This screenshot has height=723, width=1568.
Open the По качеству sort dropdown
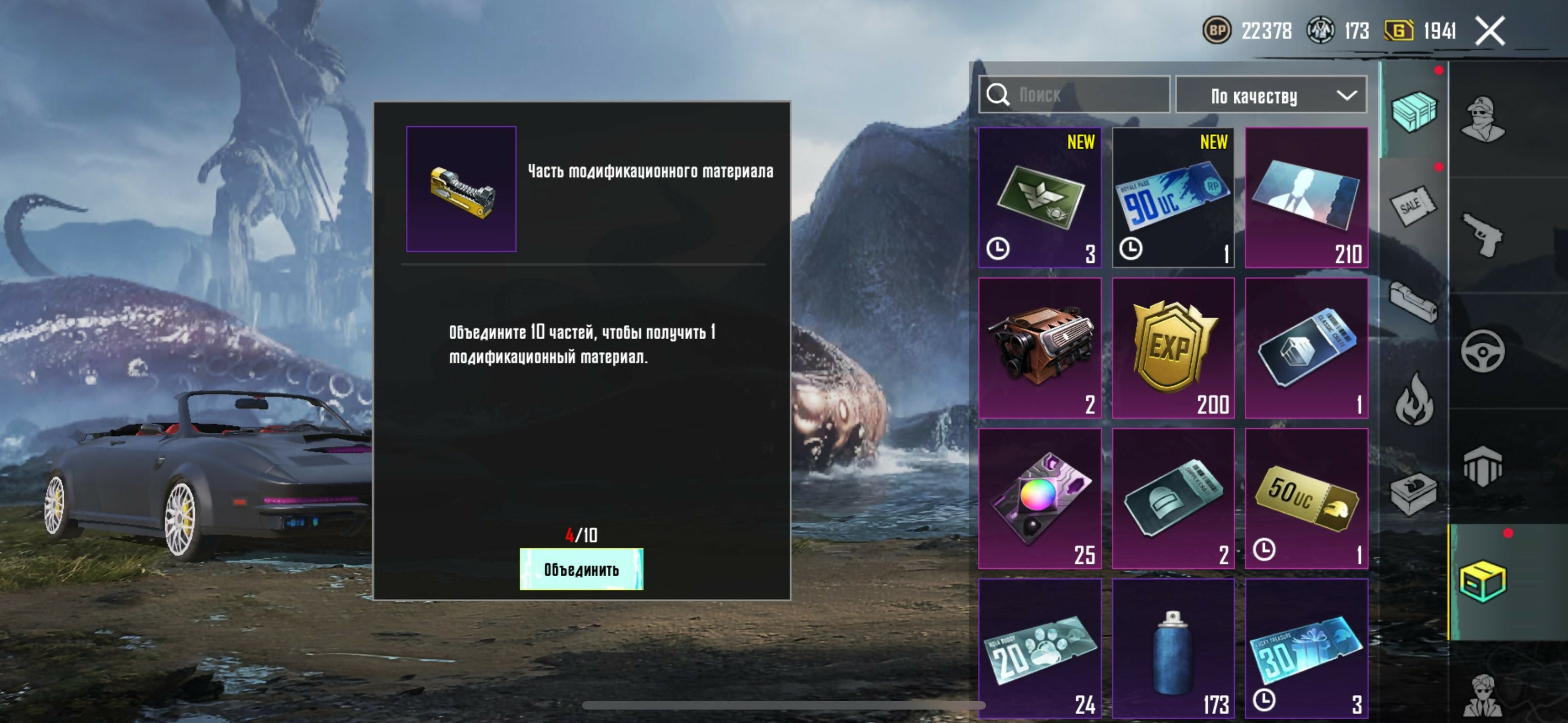(x=1271, y=95)
